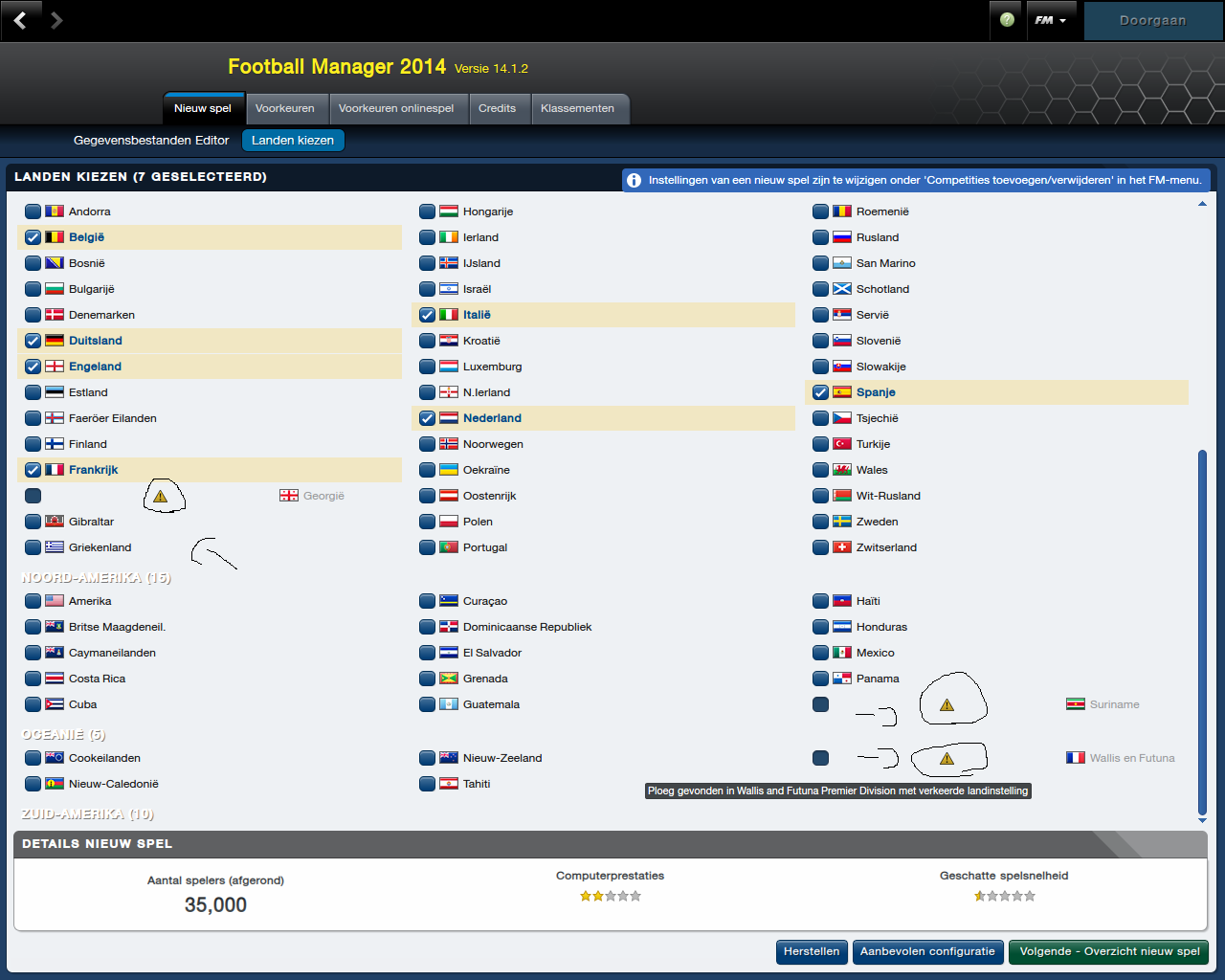Open Gegevensbestanden Editor
1225x980 pixels.
pos(151,140)
